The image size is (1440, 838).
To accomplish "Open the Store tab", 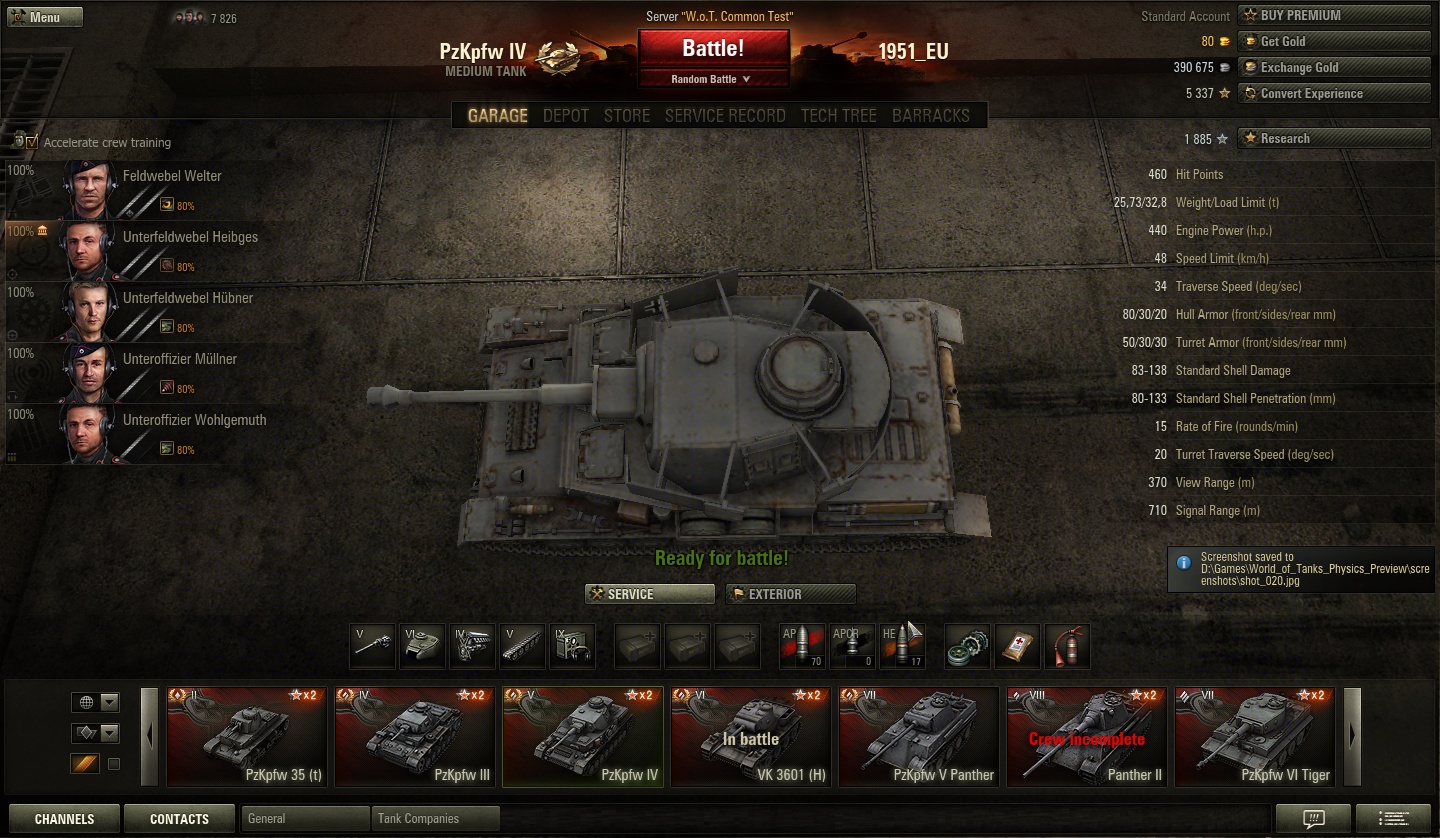I will pyautogui.click(x=627, y=115).
